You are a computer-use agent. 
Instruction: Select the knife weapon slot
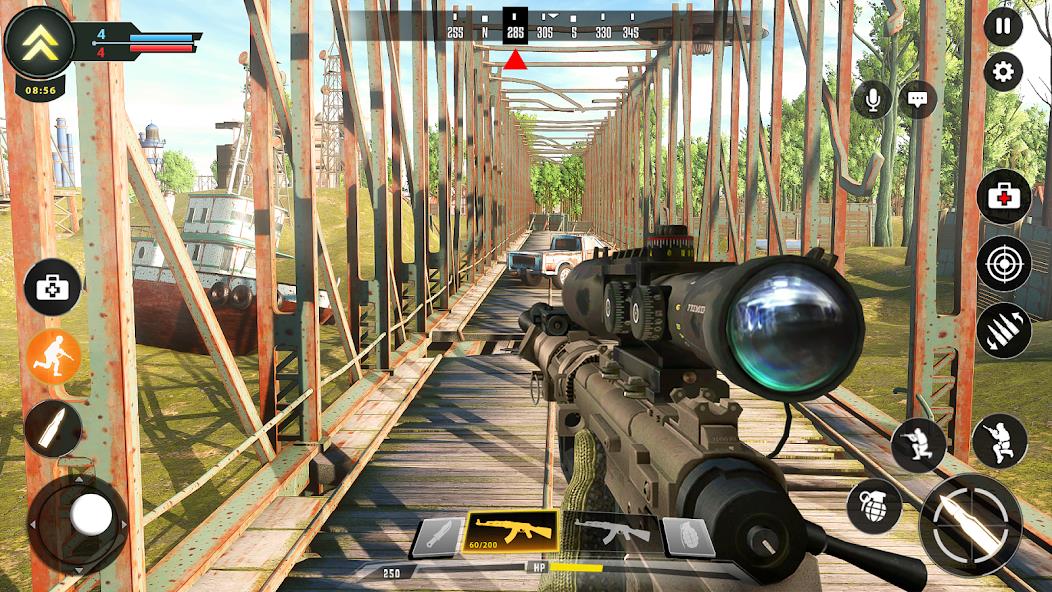(437, 537)
